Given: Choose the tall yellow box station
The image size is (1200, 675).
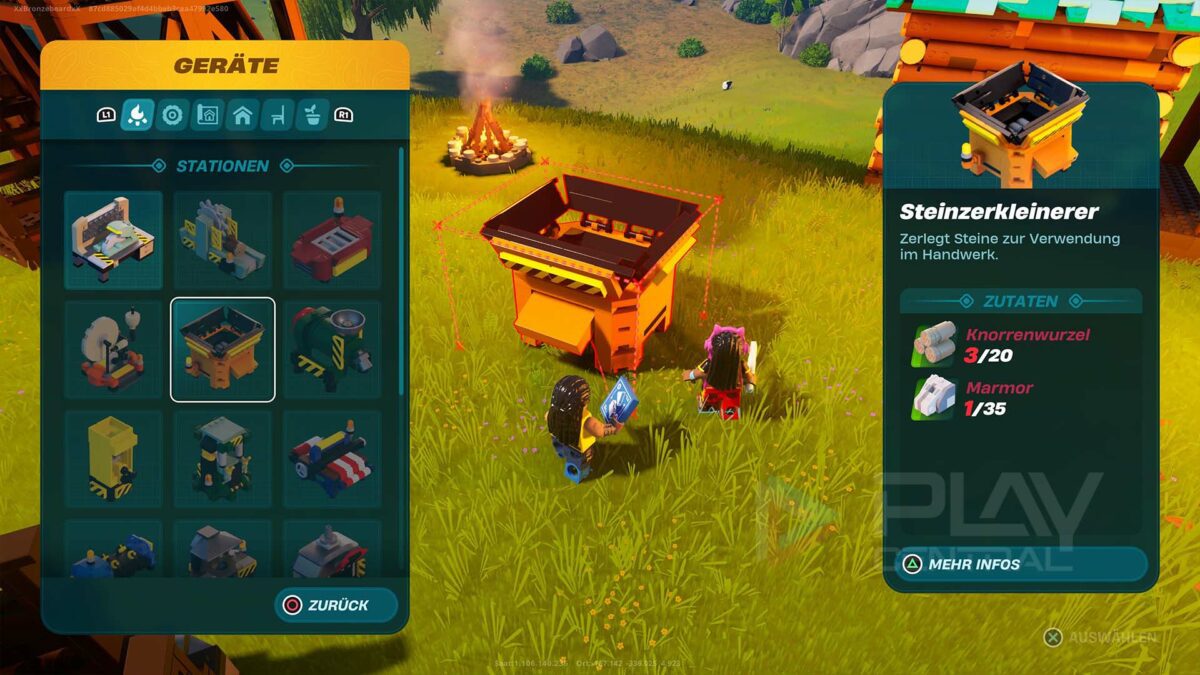Looking at the screenshot, I should (113, 459).
